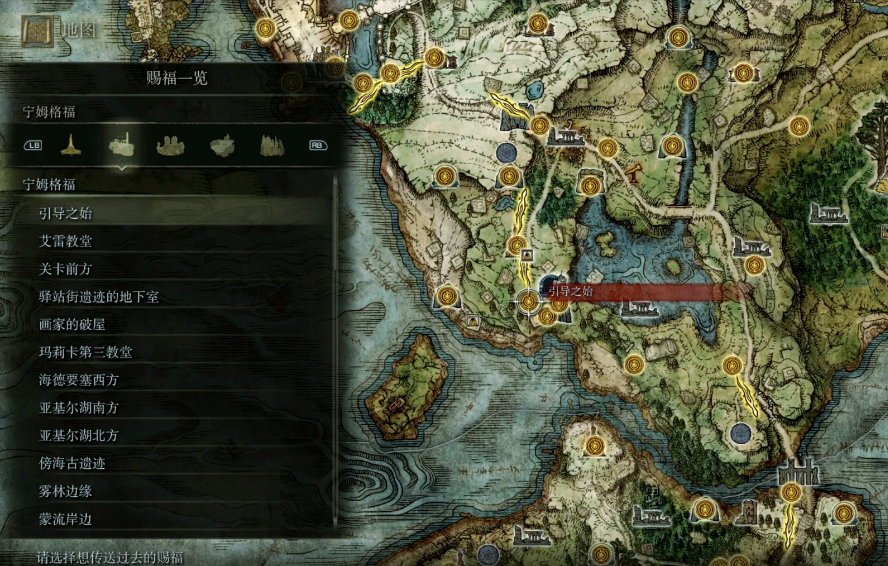
Task: Select 关卡前方 from the list
Action: click(x=66, y=269)
